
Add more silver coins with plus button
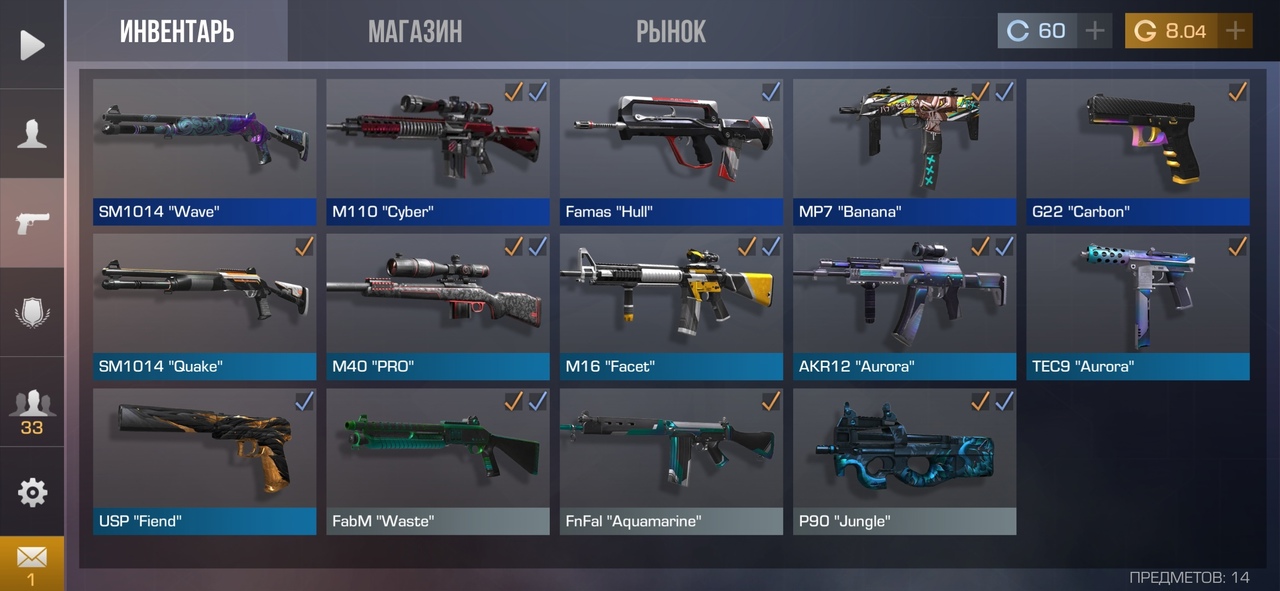tap(1095, 31)
